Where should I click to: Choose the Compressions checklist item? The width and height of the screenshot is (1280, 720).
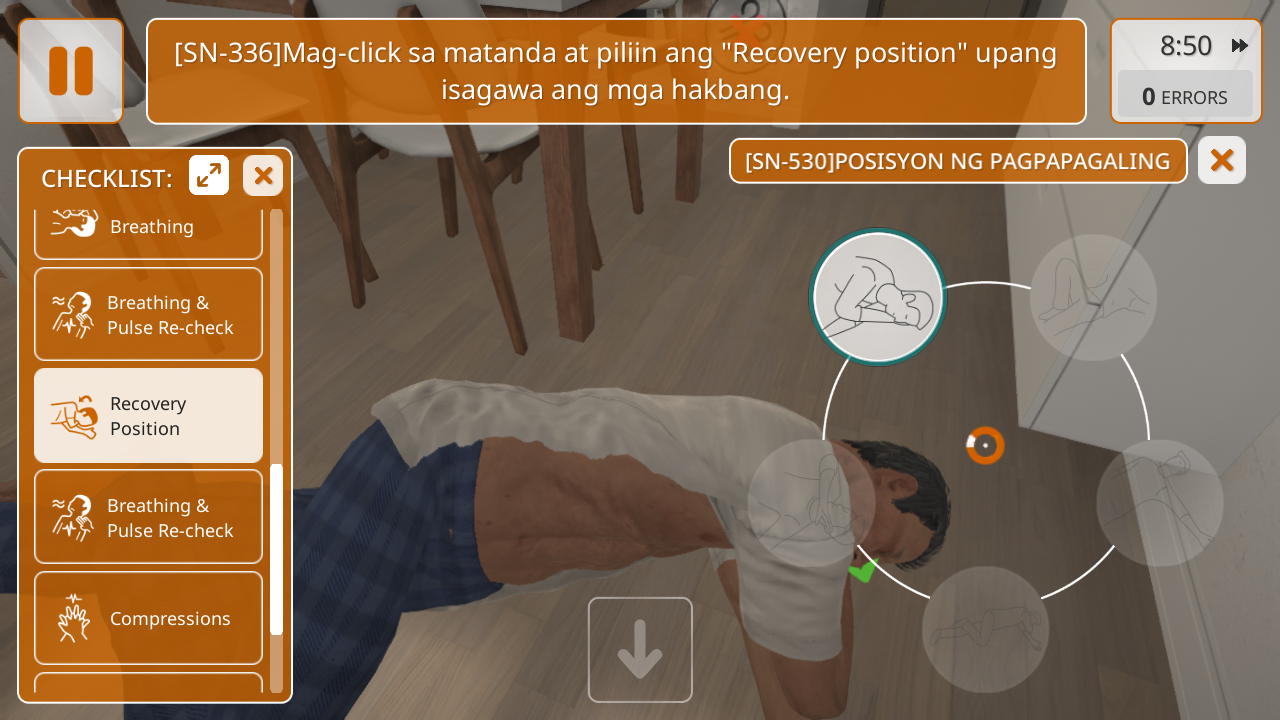[149, 618]
